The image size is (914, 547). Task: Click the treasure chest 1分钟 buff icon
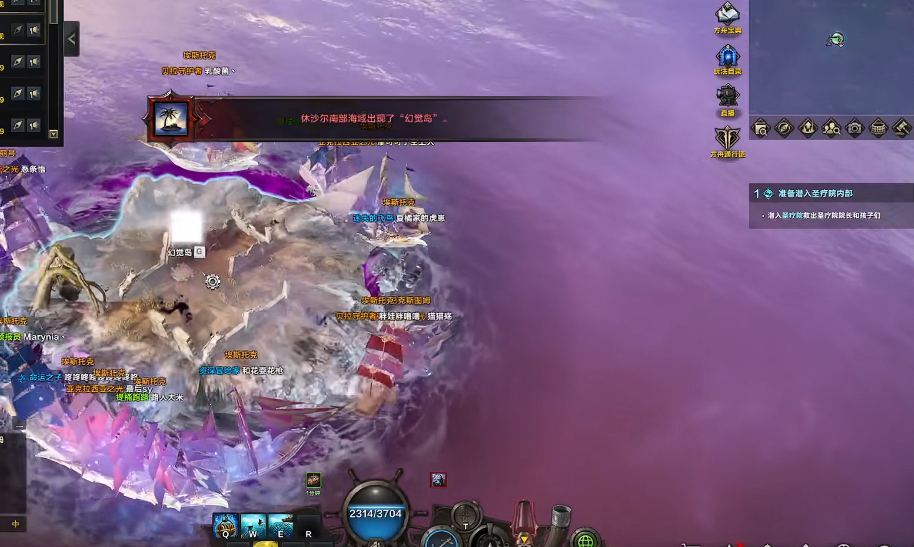point(313,480)
